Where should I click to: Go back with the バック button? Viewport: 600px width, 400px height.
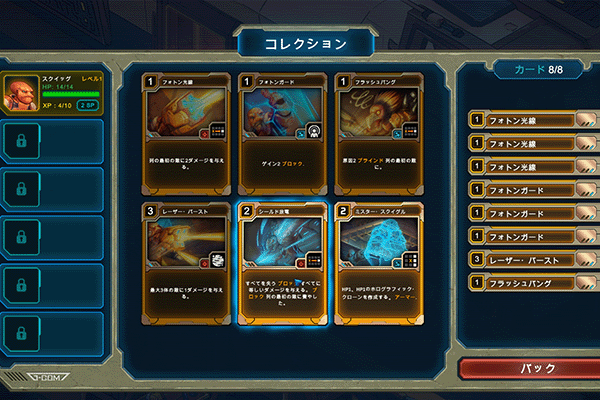point(530,368)
